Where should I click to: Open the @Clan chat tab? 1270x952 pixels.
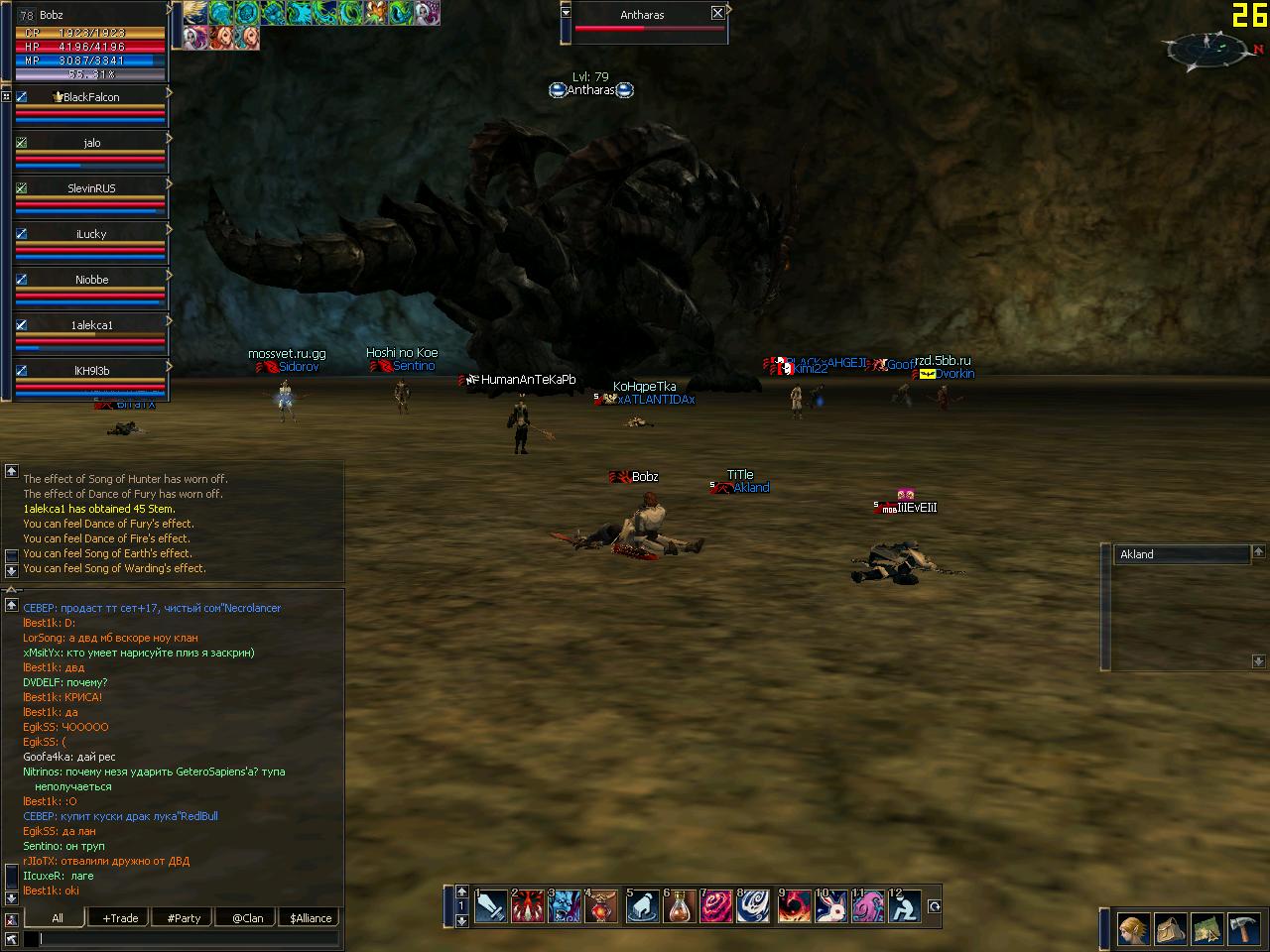247,918
